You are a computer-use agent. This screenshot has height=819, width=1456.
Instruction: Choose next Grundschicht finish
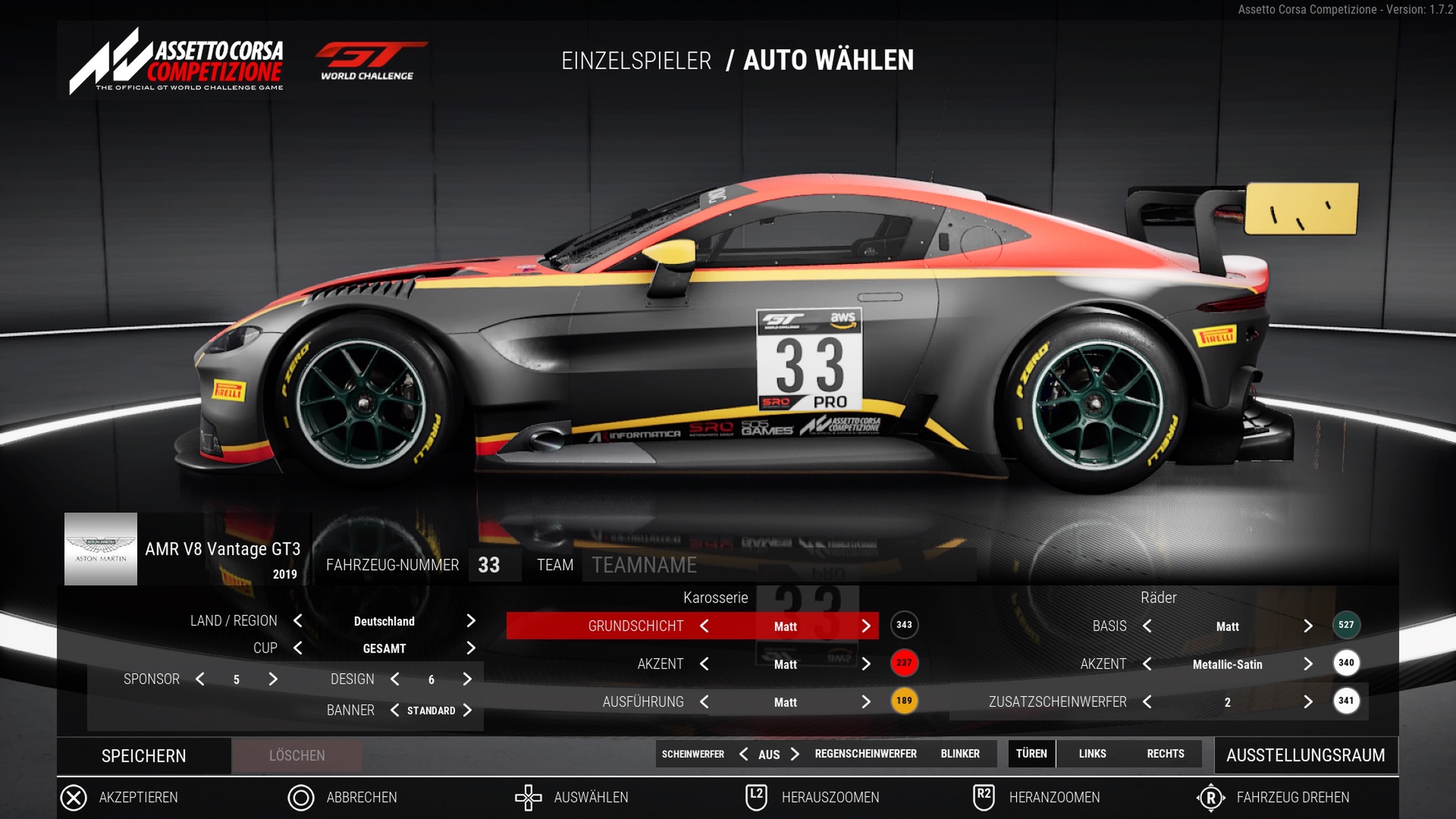click(x=866, y=626)
